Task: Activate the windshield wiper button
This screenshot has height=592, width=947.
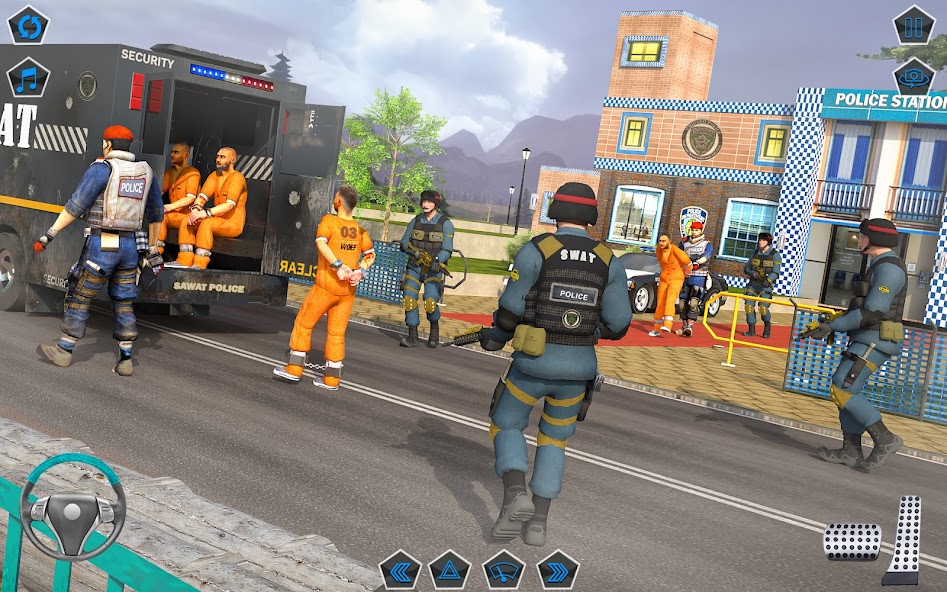Action: 503,570
